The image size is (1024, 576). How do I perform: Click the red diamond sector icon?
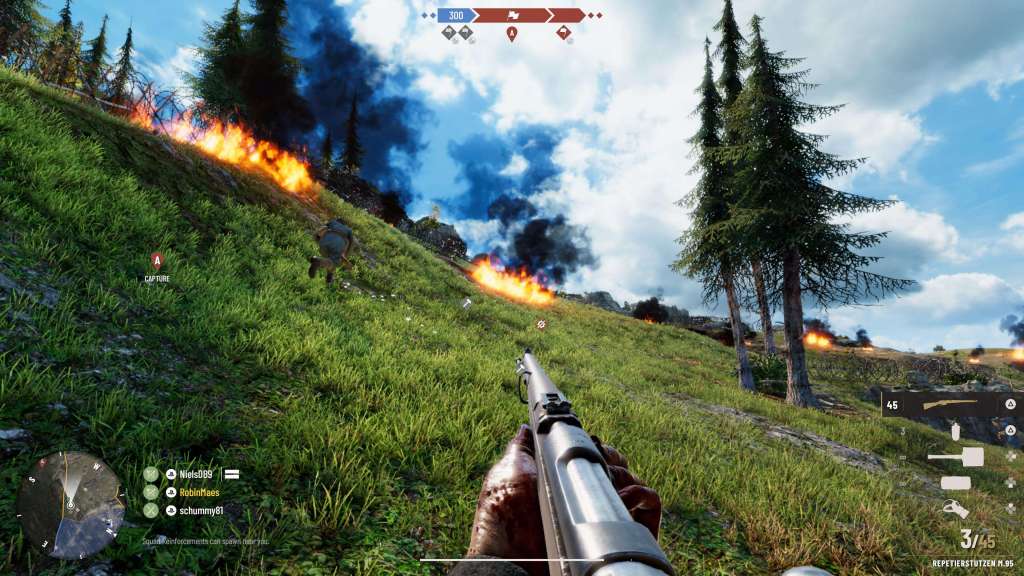564,33
